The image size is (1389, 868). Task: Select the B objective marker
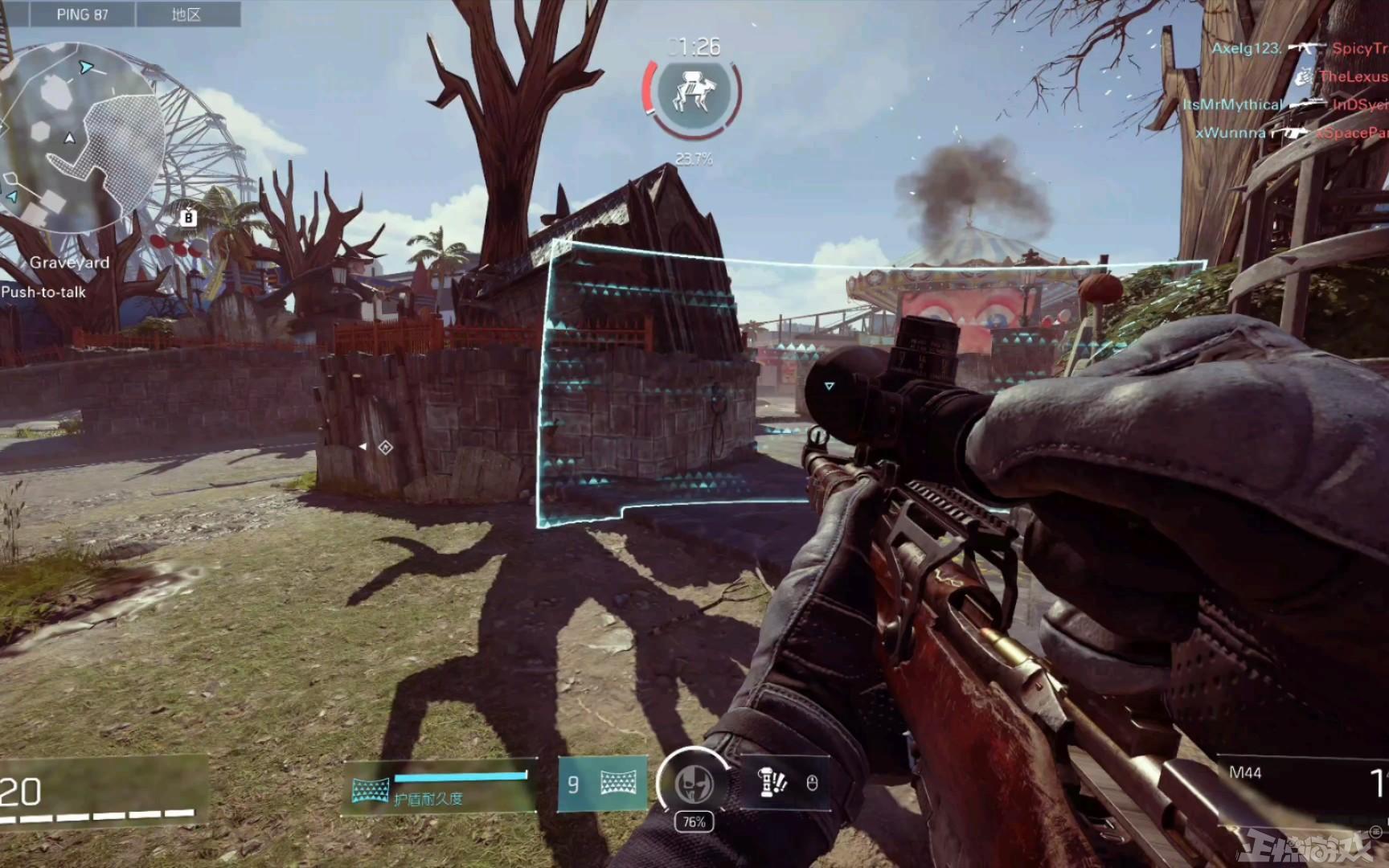(188, 217)
